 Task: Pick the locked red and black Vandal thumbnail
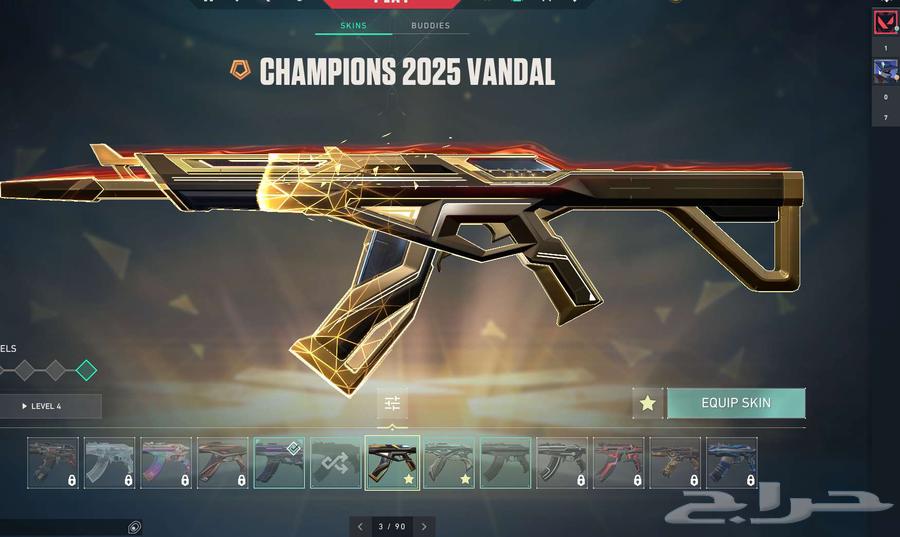tap(618, 463)
